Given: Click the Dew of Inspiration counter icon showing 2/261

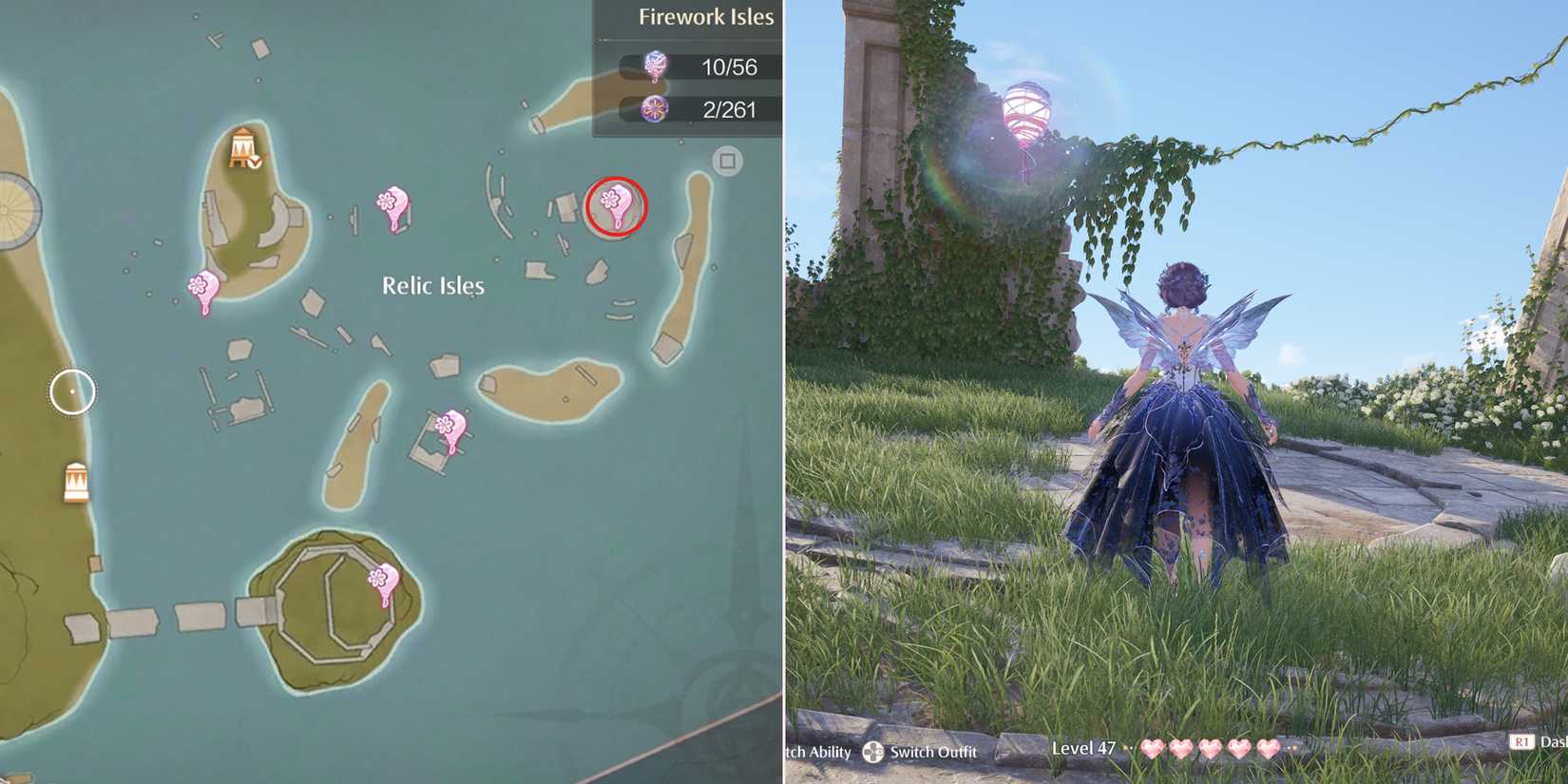Looking at the screenshot, I should [x=652, y=108].
